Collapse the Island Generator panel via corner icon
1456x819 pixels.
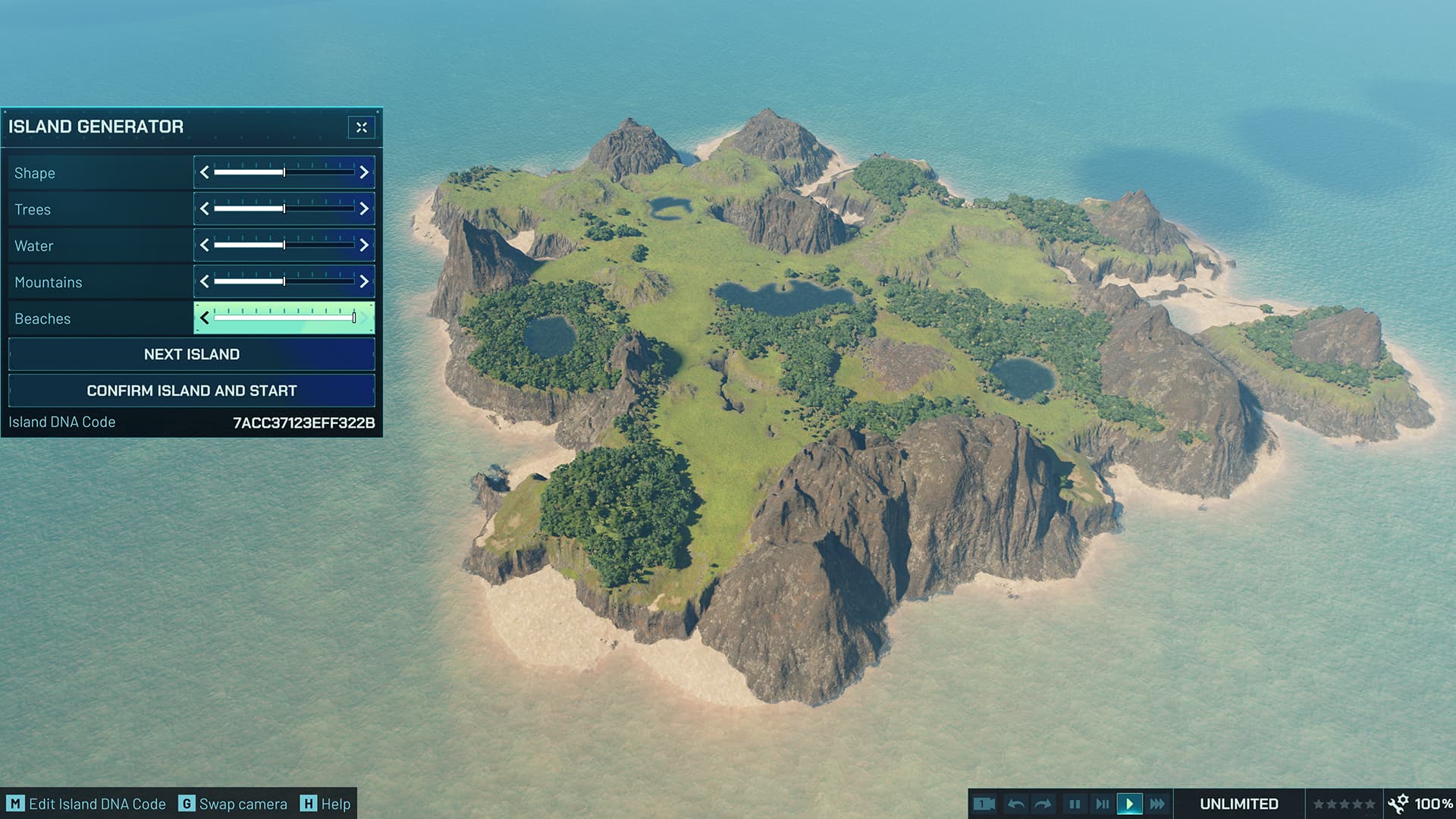point(361,127)
